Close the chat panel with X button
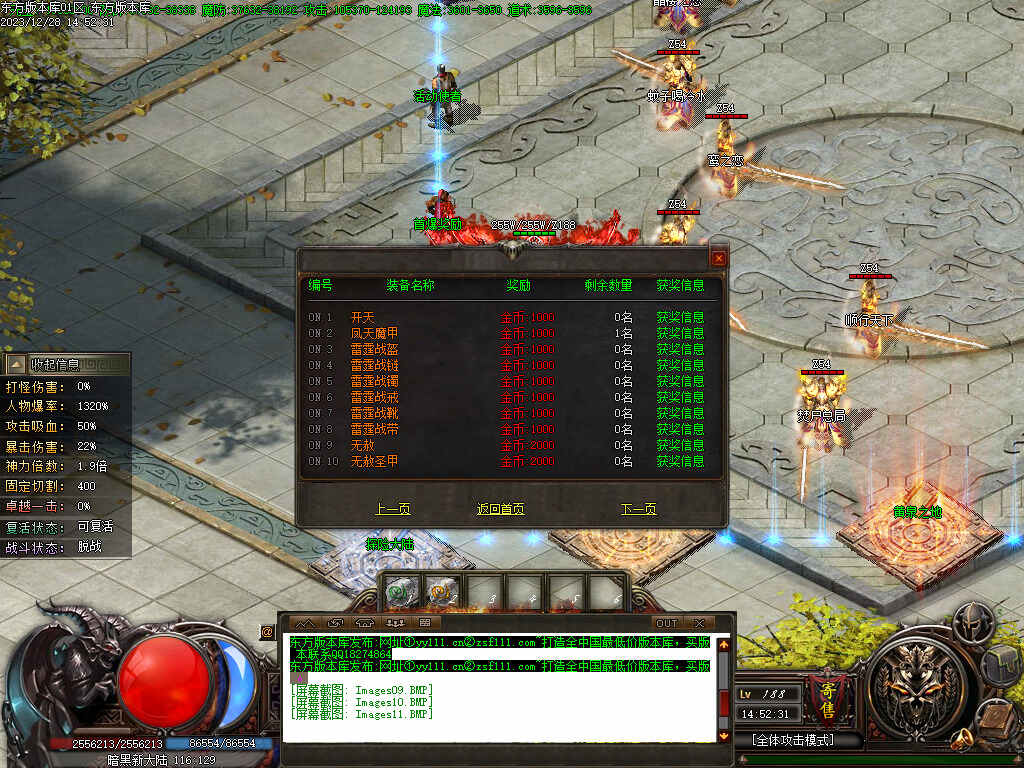 (x=699, y=623)
